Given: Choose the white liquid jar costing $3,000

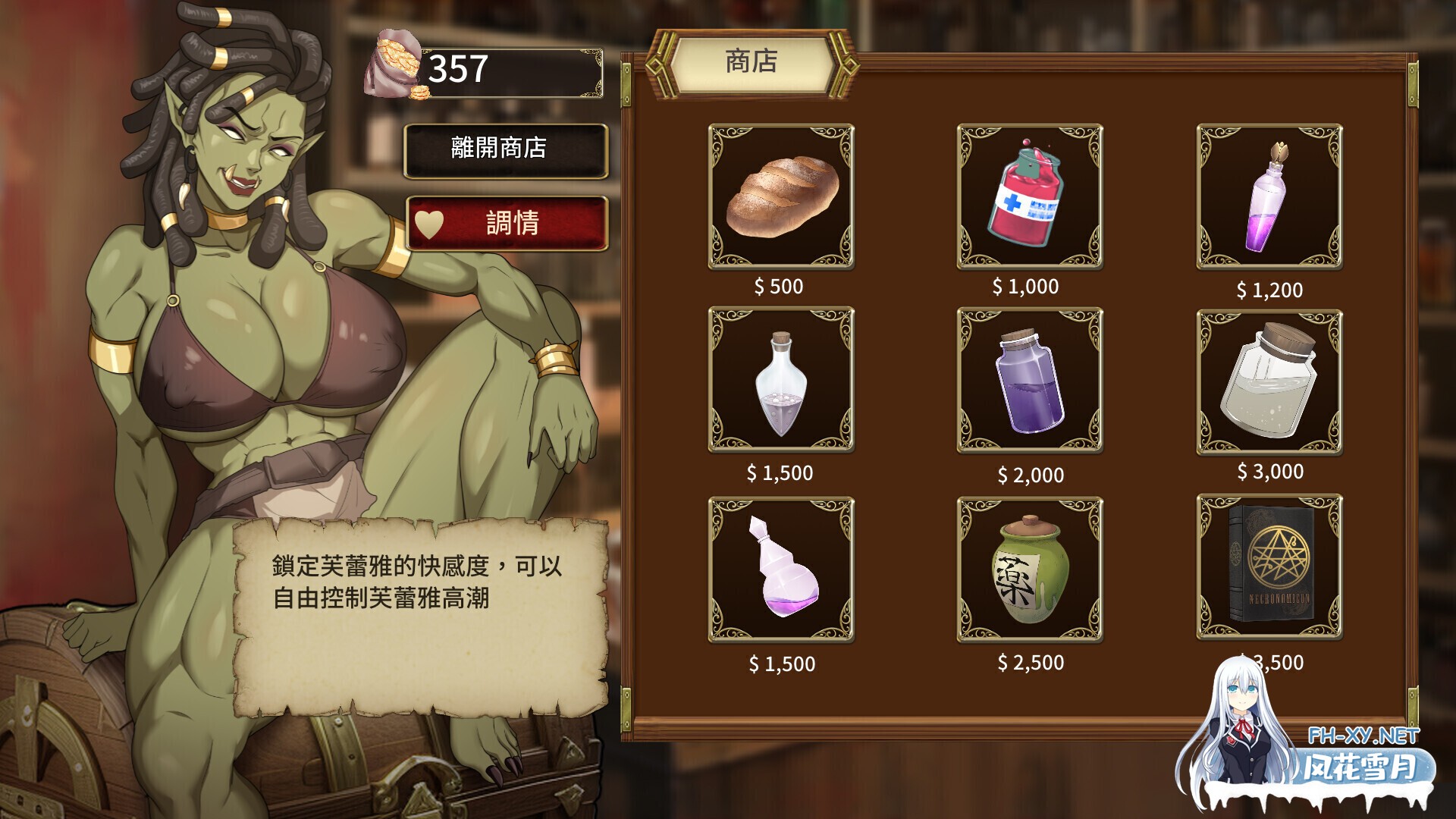Looking at the screenshot, I should [x=1269, y=381].
